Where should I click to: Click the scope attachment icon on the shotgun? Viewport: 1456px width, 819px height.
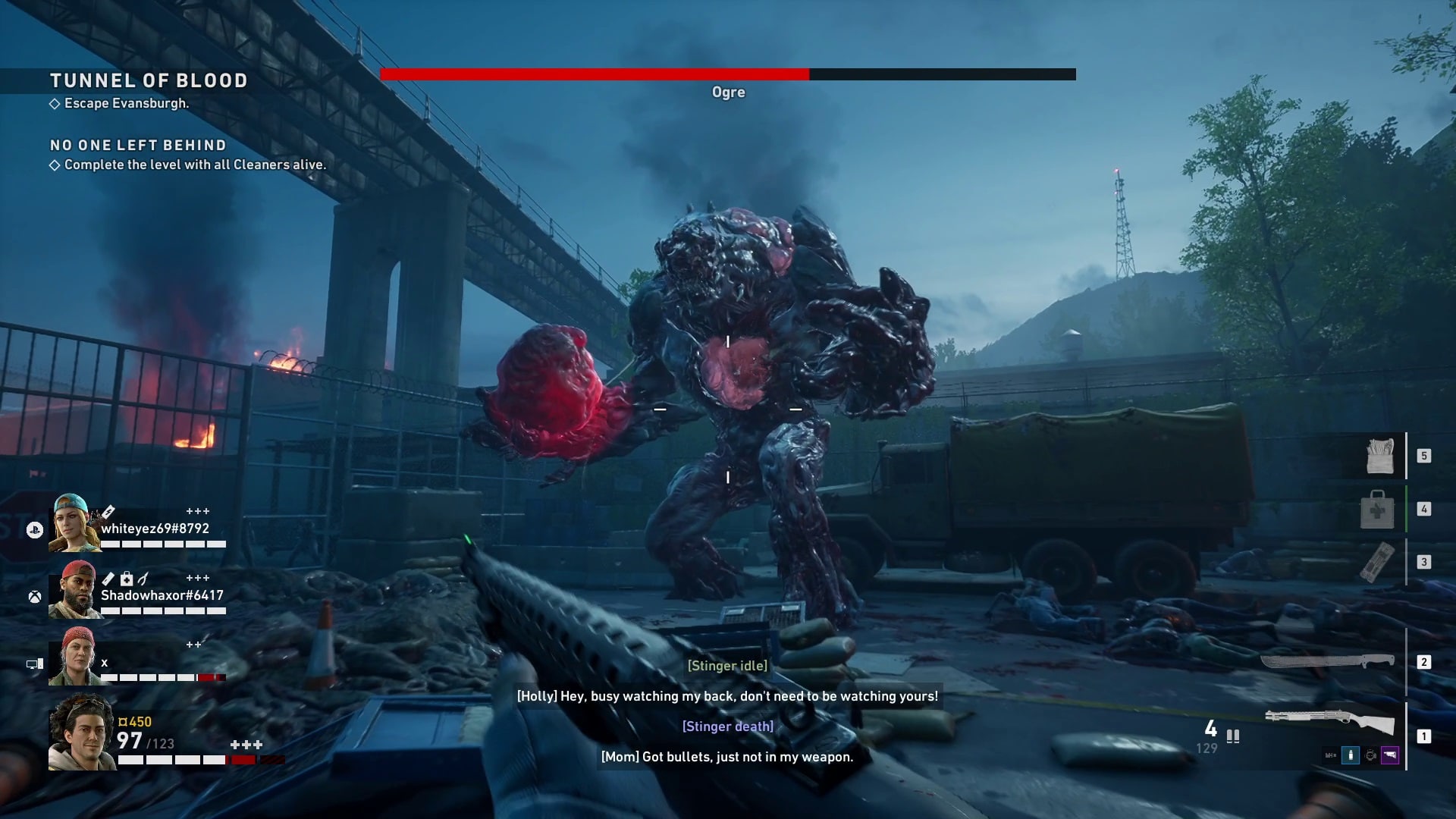click(x=1370, y=755)
